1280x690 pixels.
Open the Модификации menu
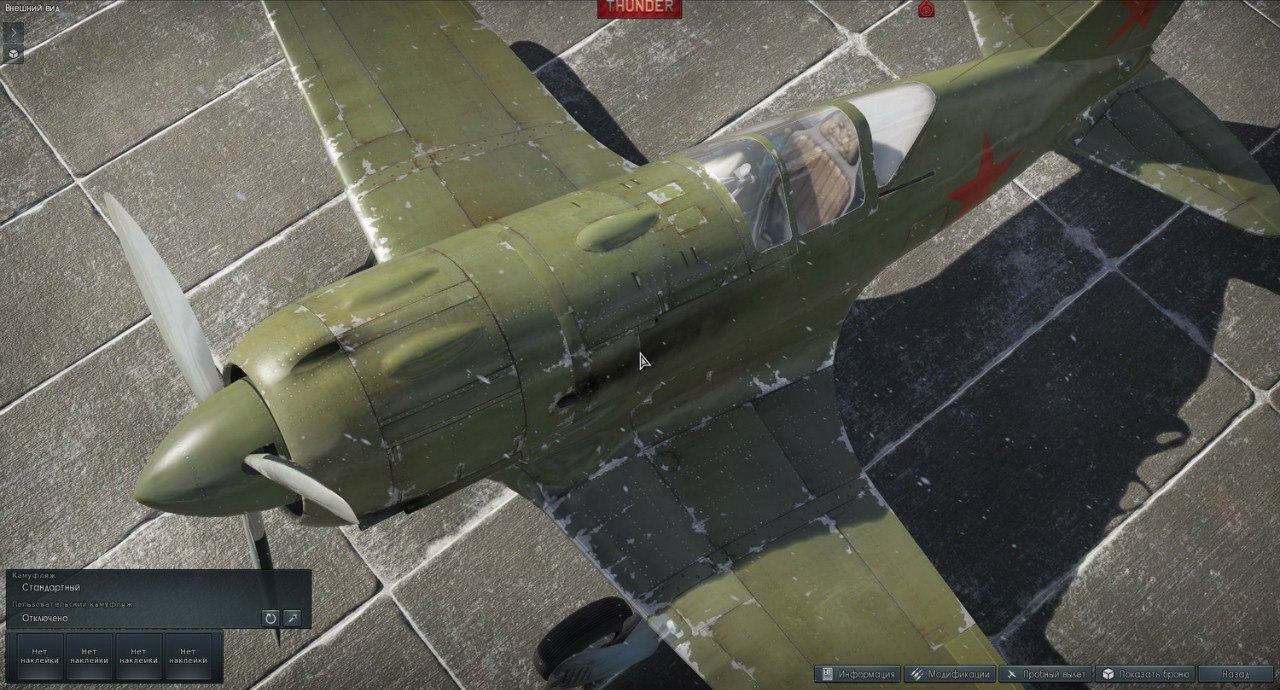click(950, 675)
